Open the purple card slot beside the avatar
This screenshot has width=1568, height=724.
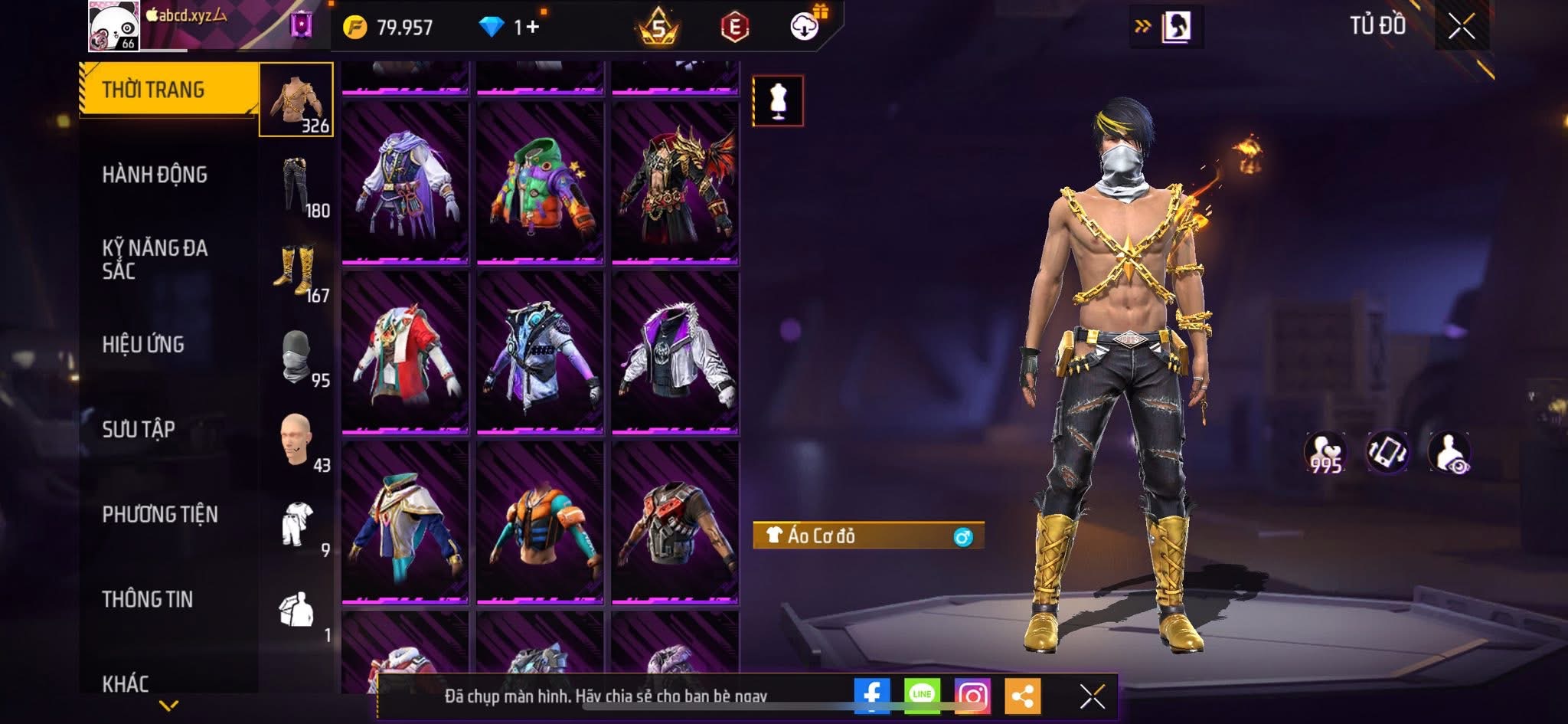pyautogui.click(x=301, y=25)
